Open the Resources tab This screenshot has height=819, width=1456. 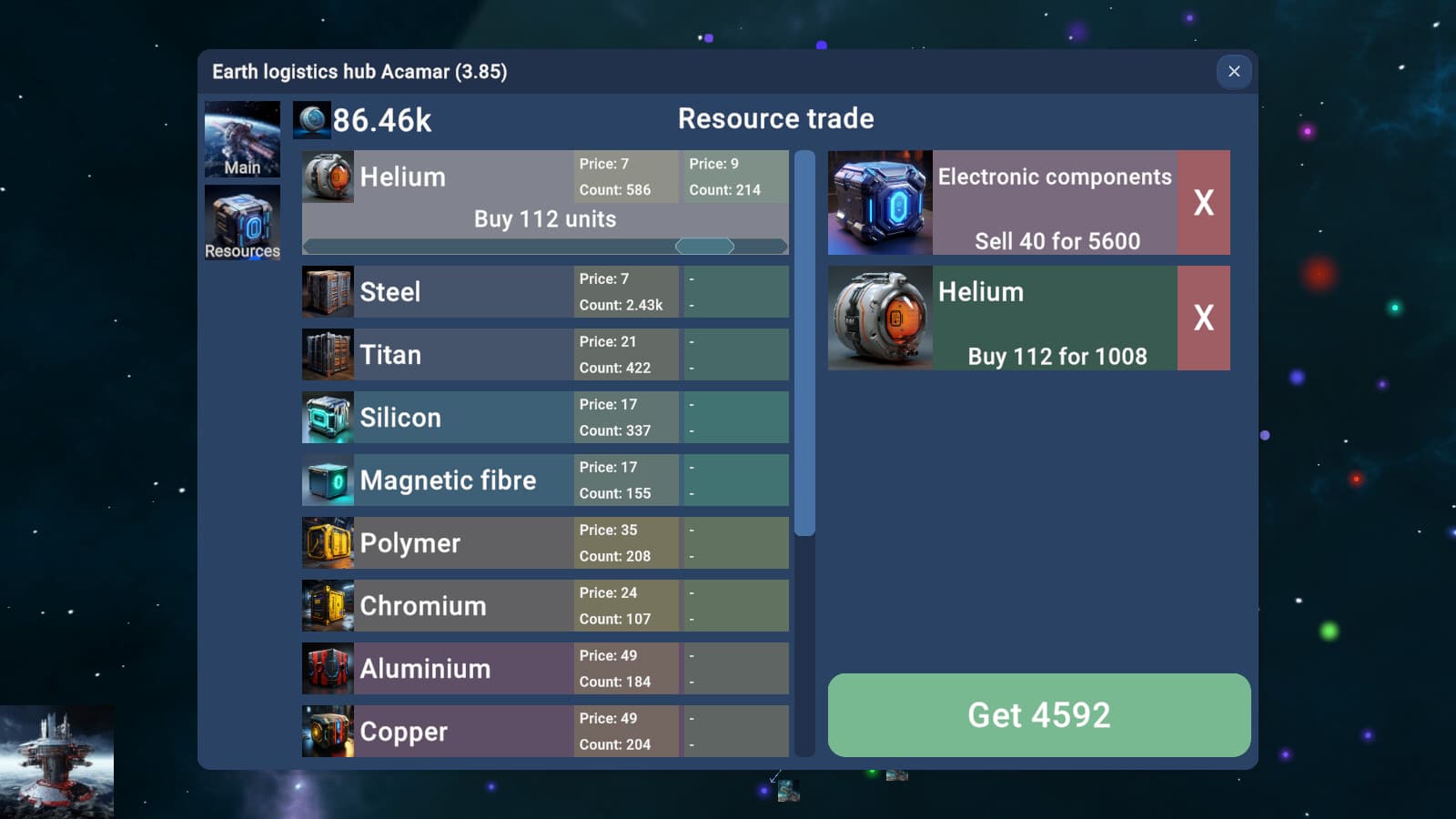point(241,221)
